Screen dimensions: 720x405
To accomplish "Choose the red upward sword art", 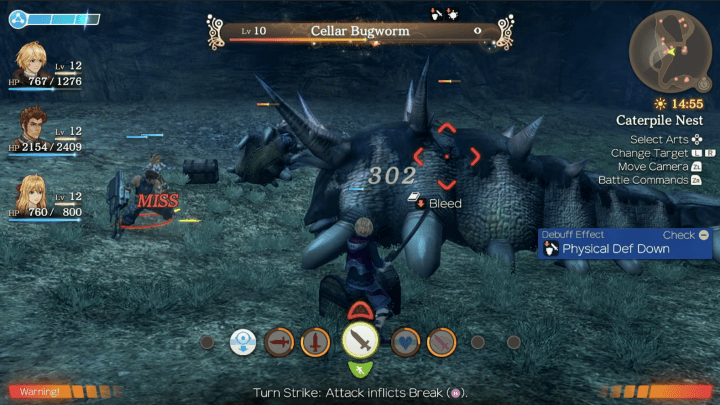I will (x=315, y=343).
